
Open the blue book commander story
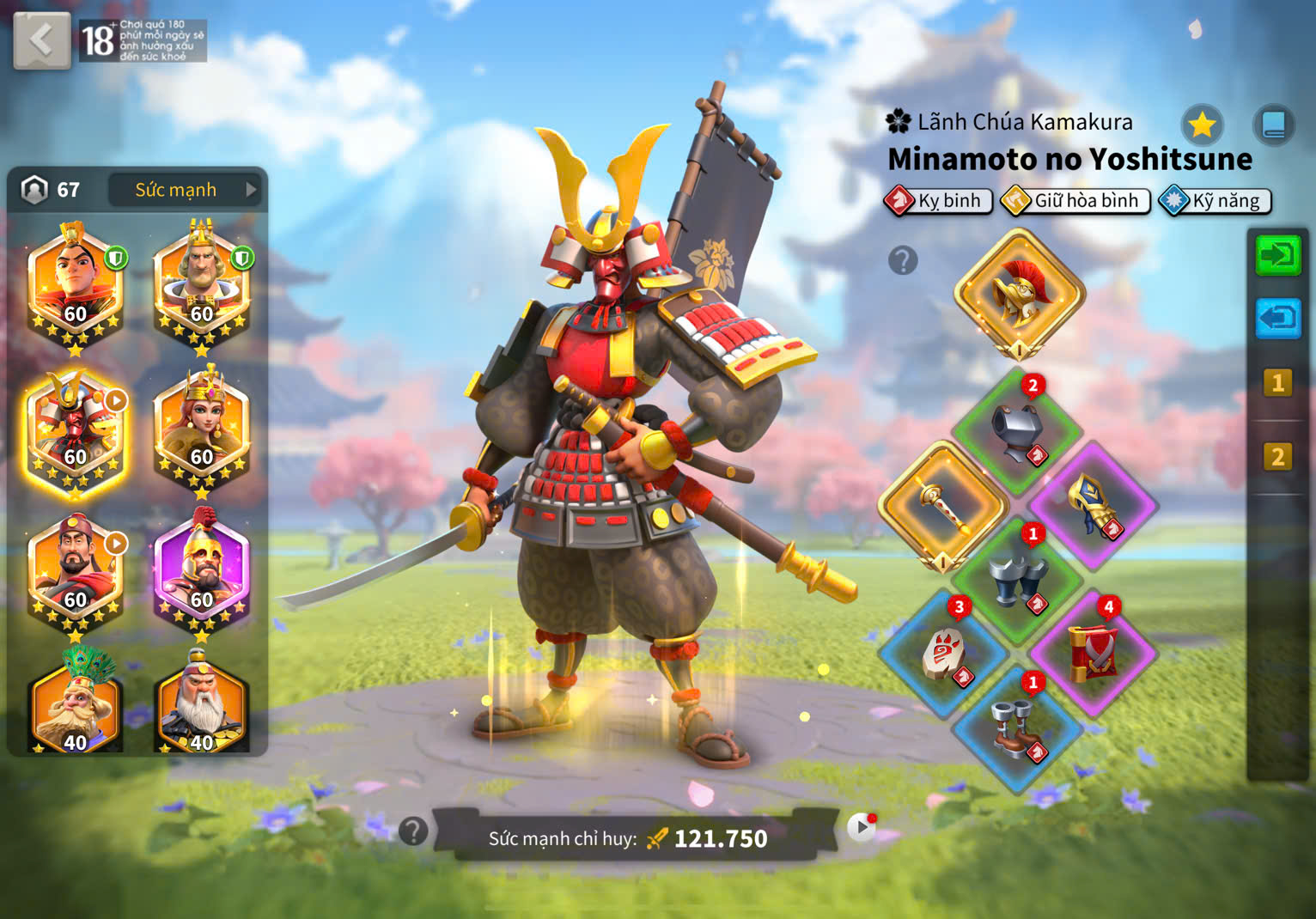pyautogui.click(x=1273, y=125)
